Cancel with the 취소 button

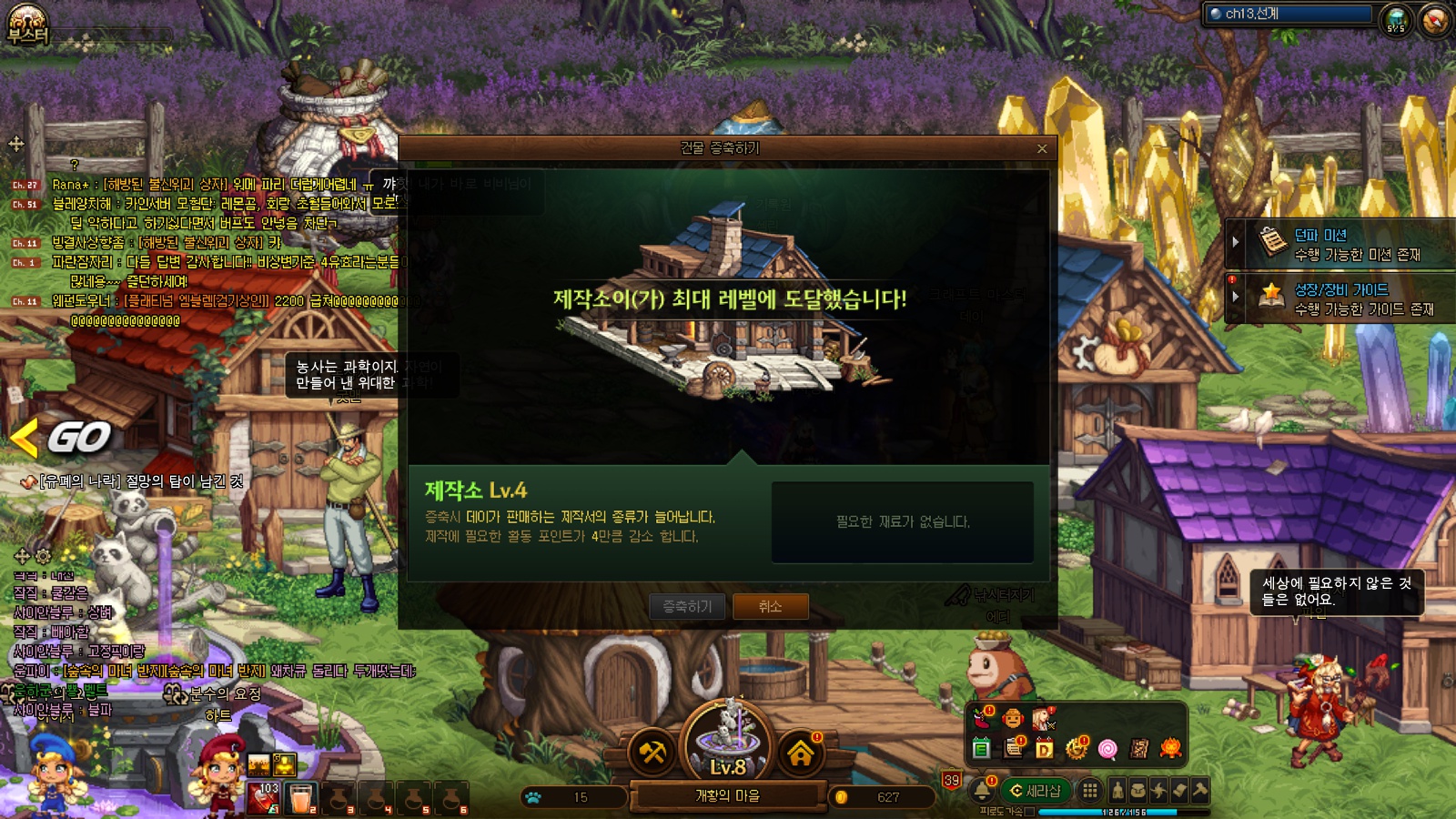pos(770,606)
